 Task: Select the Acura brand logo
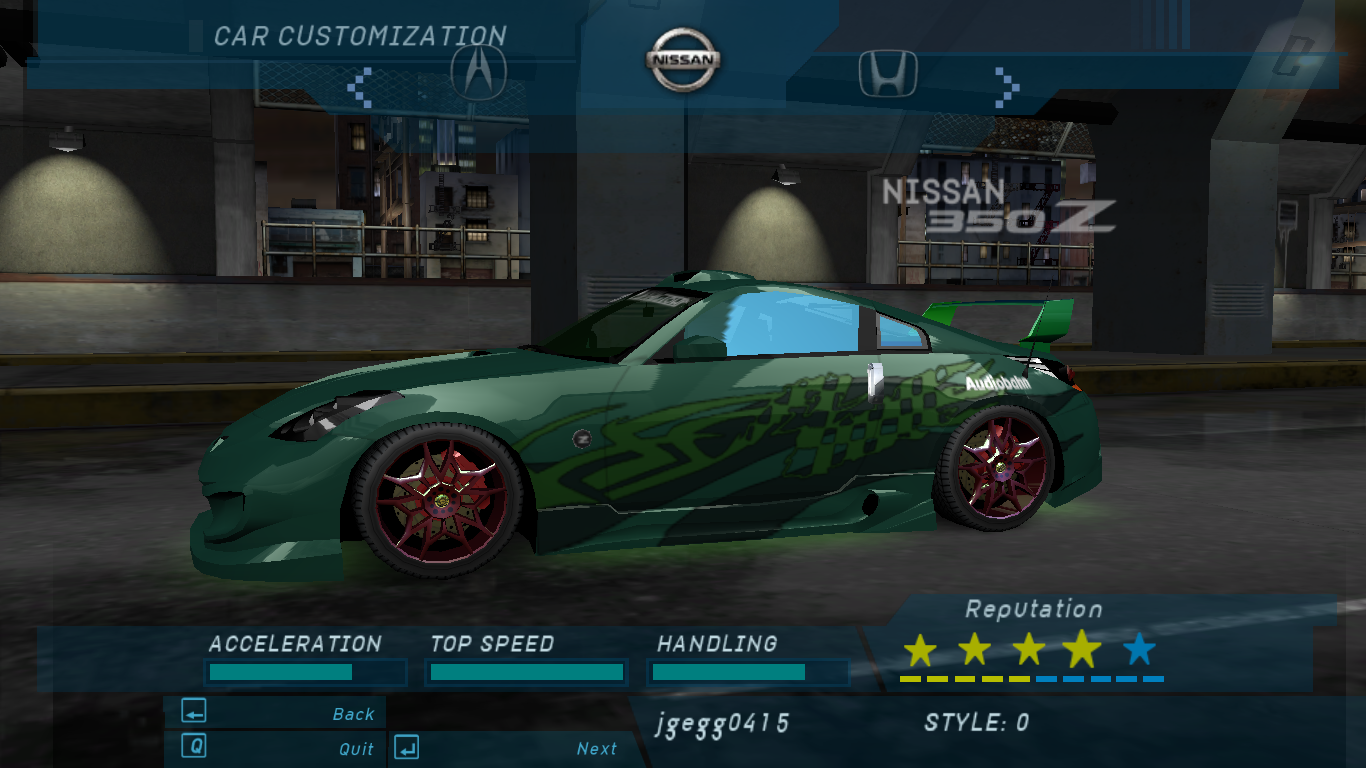point(479,71)
